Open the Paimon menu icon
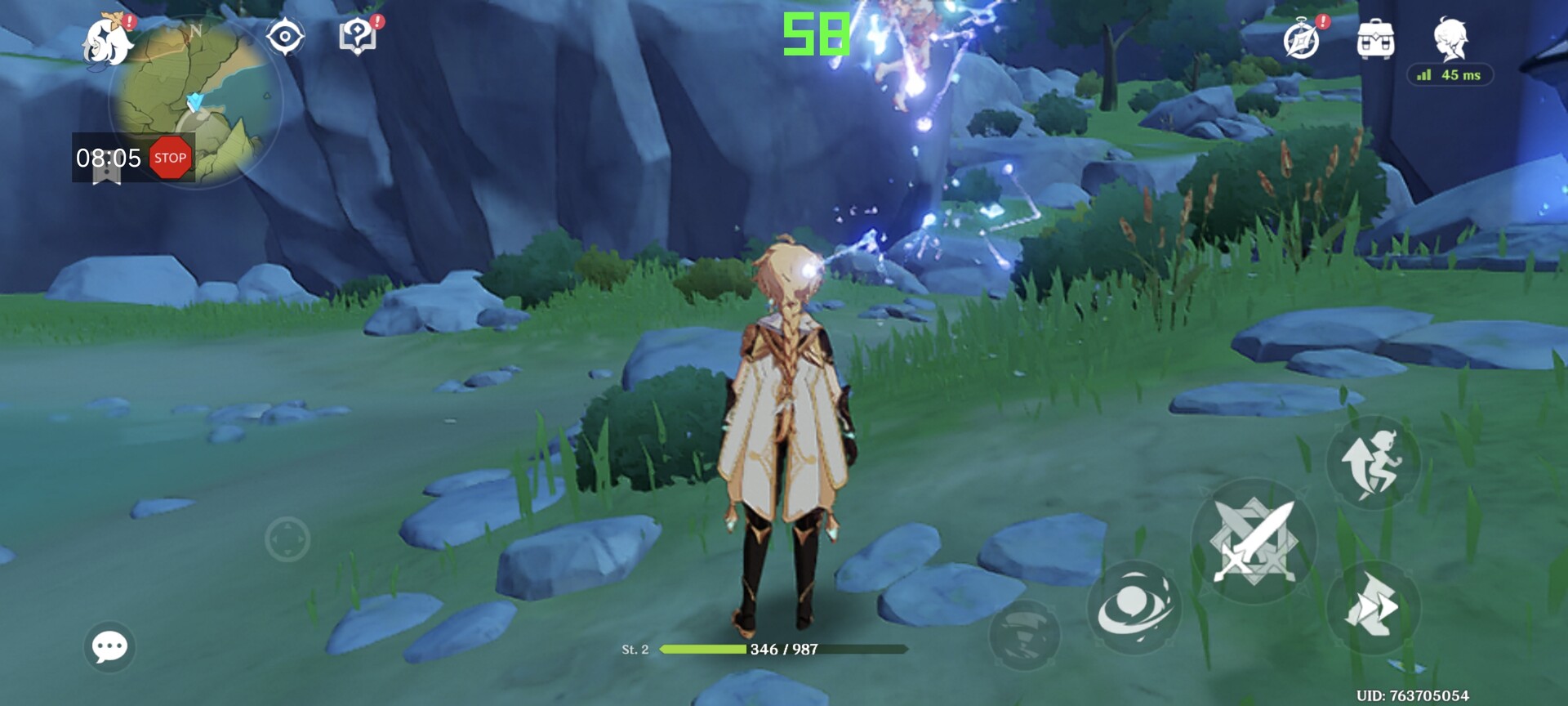This screenshot has width=1568, height=706. [x=109, y=39]
